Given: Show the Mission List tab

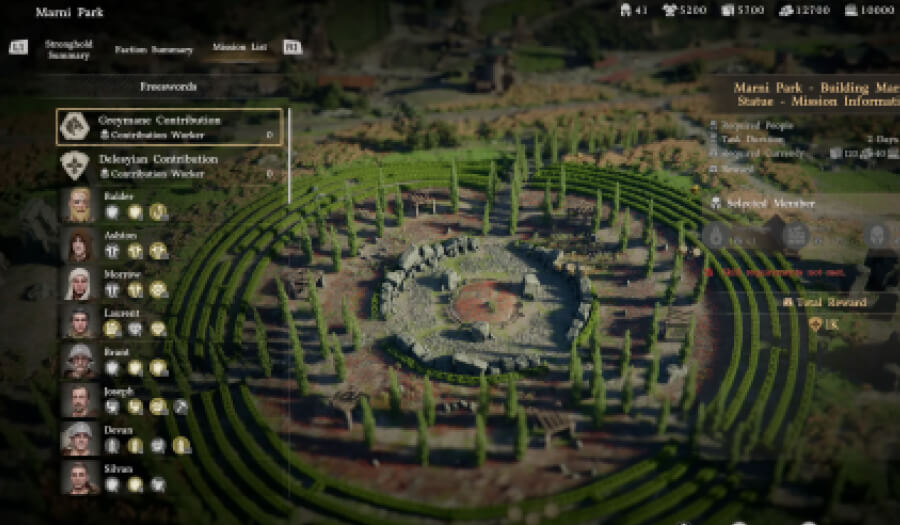Looking at the screenshot, I should [238, 48].
